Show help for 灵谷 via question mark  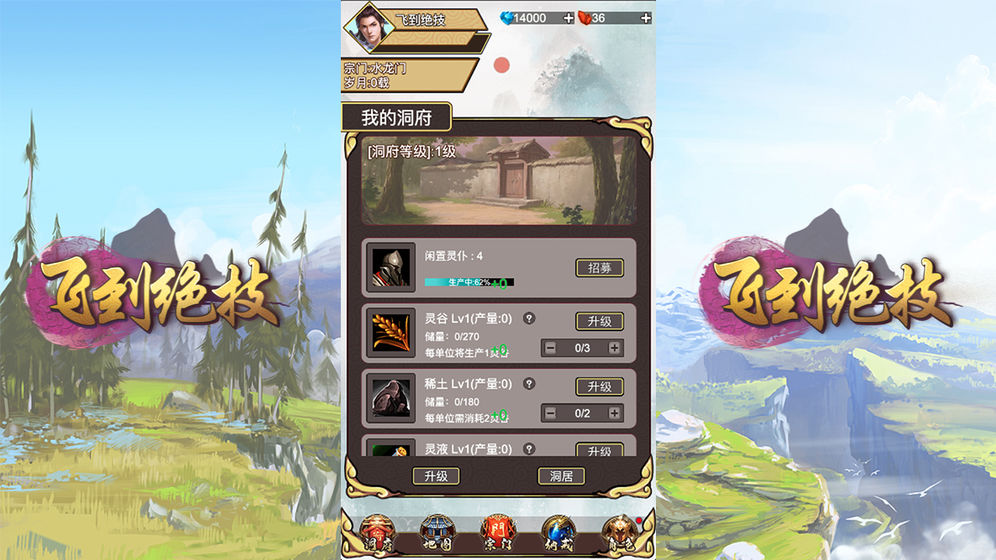(529, 318)
